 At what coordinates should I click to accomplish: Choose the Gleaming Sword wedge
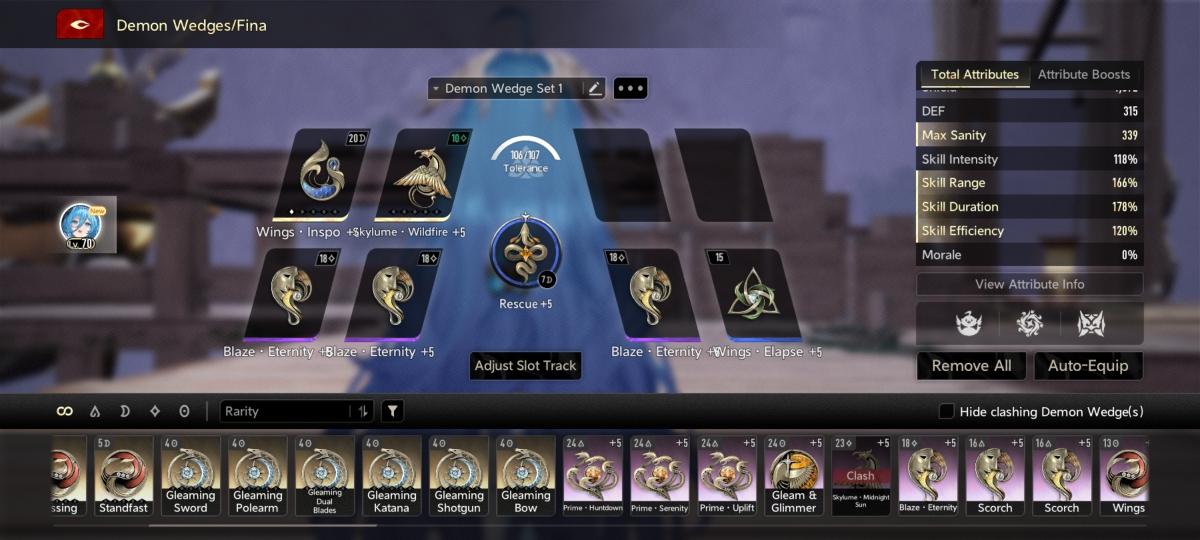pyautogui.click(x=191, y=475)
